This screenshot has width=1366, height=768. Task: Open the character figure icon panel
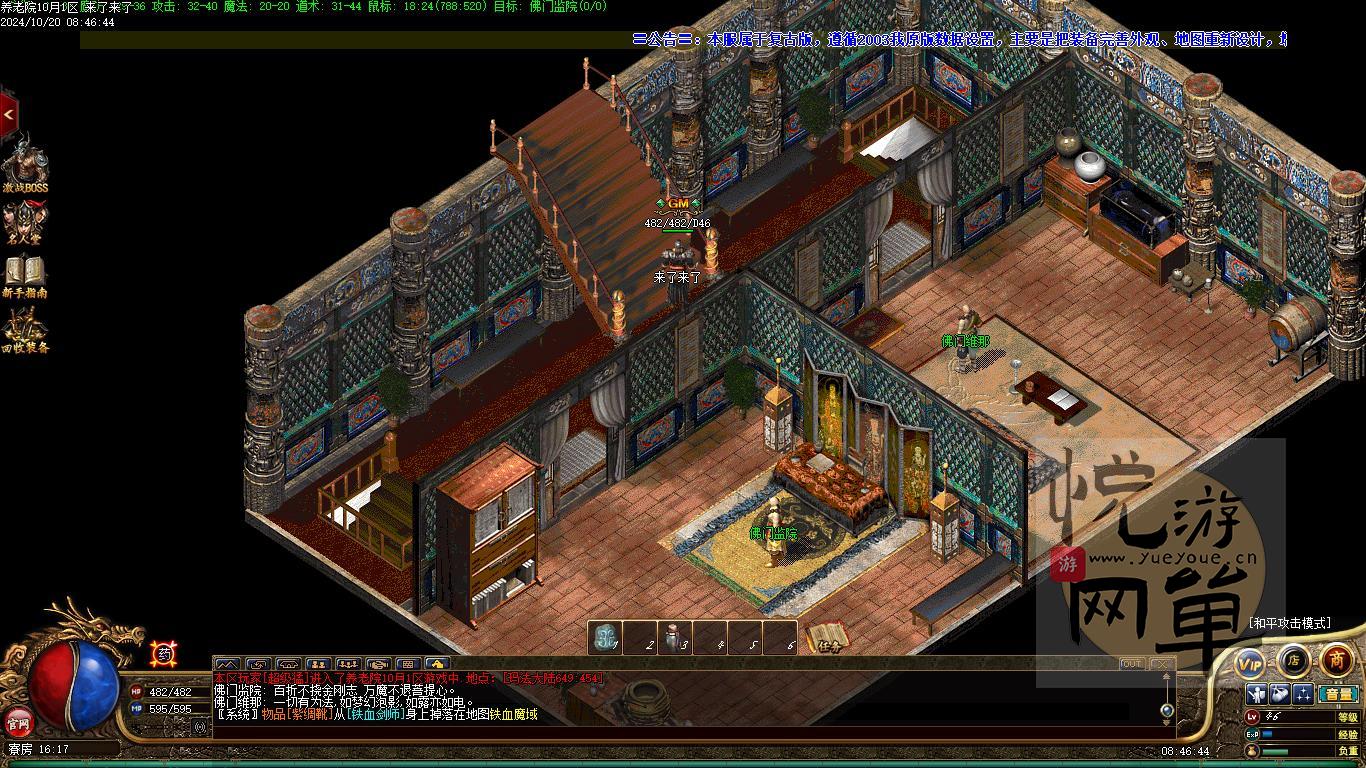[x=1256, y=694]
